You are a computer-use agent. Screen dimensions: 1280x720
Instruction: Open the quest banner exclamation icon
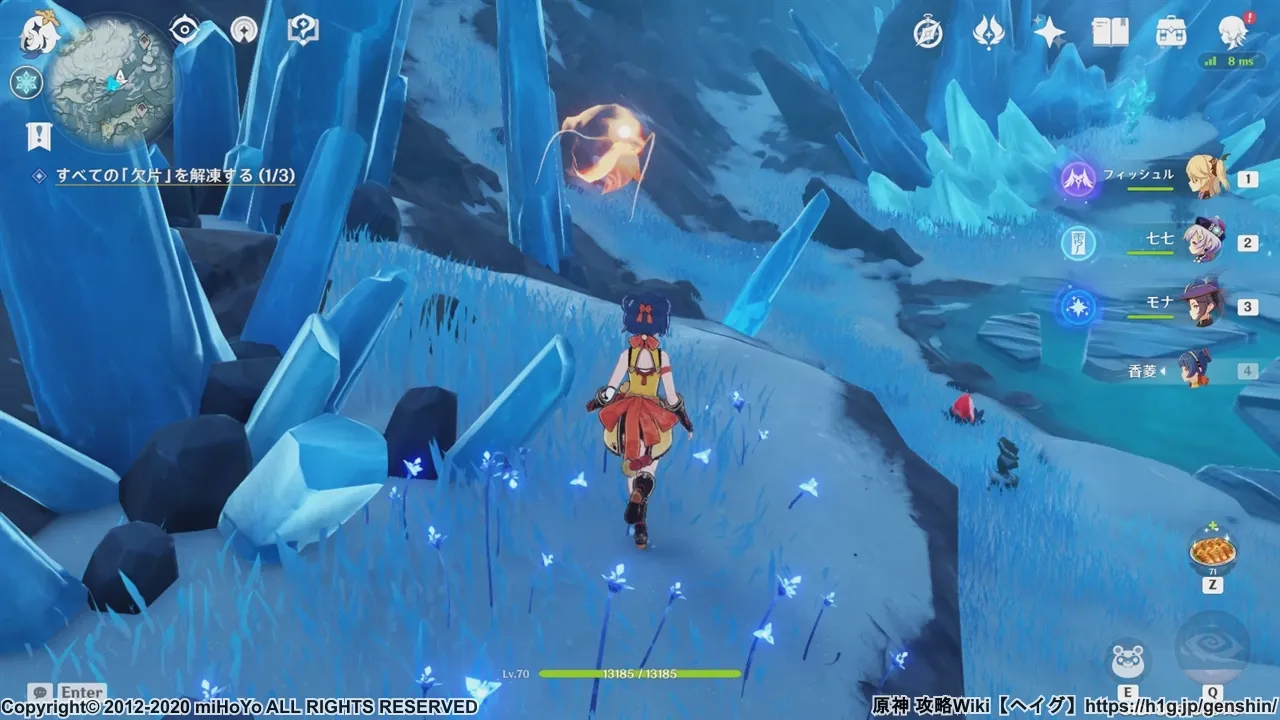39,135
